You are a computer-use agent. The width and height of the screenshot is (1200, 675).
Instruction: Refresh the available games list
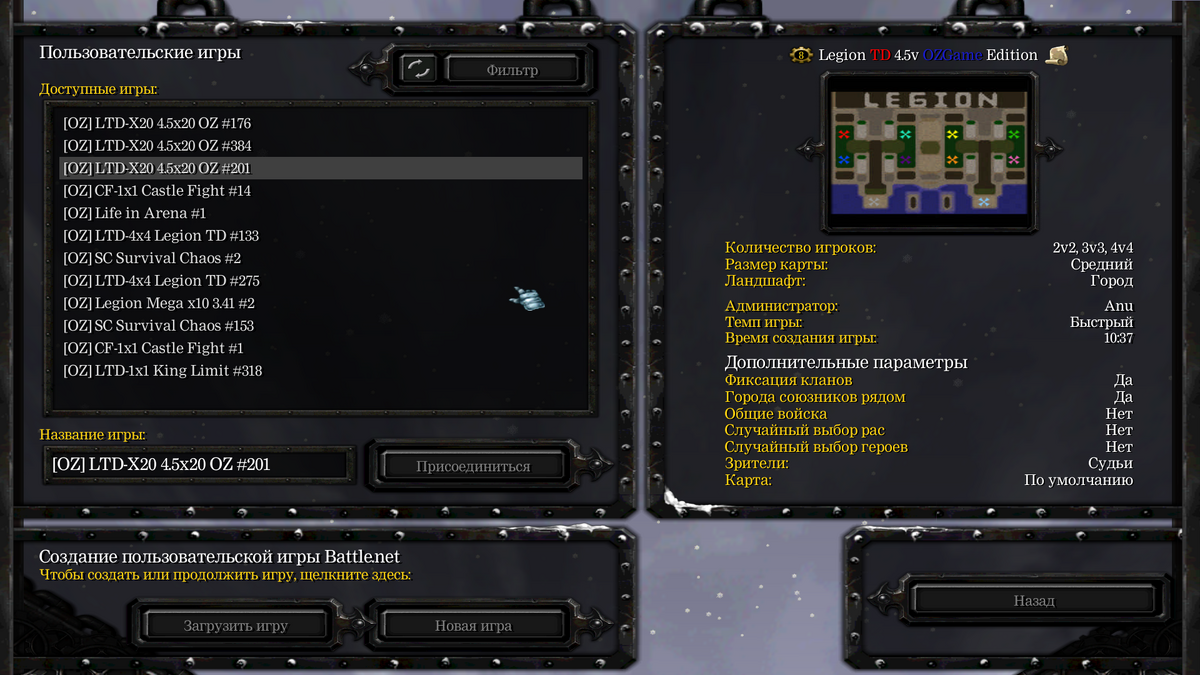[x=418, y=69]
